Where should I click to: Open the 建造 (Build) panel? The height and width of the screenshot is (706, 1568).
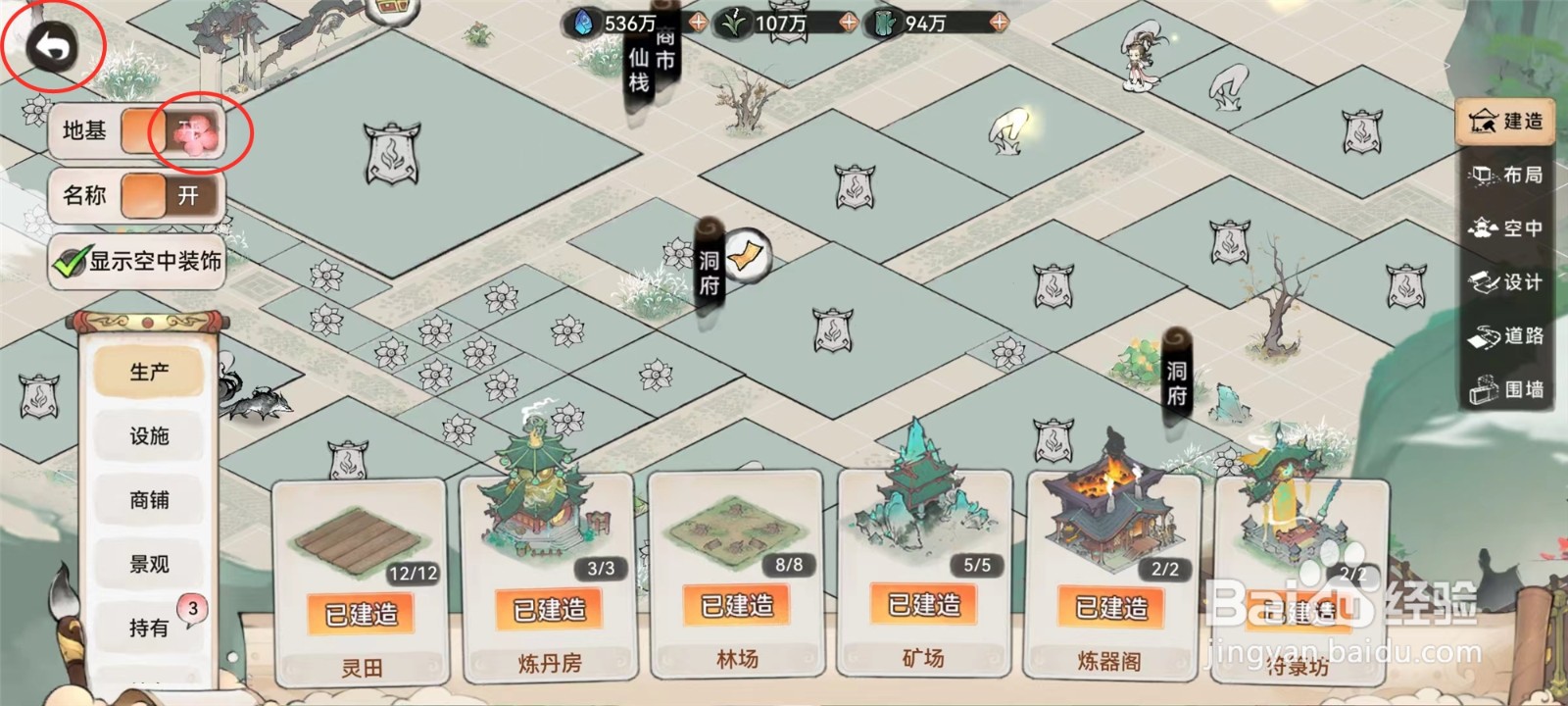pos(1506,123)
